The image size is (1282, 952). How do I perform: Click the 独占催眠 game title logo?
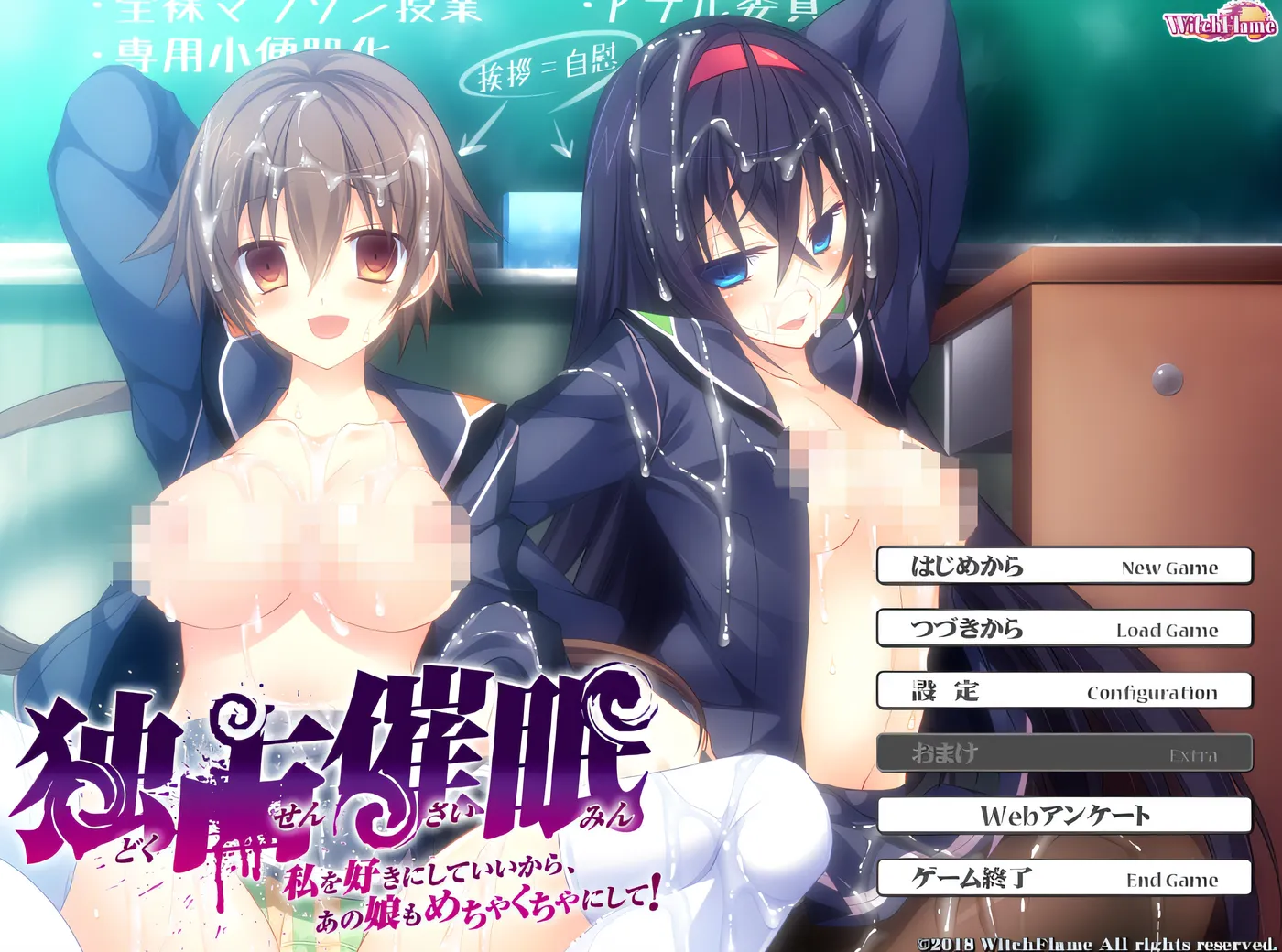[339, 760]
